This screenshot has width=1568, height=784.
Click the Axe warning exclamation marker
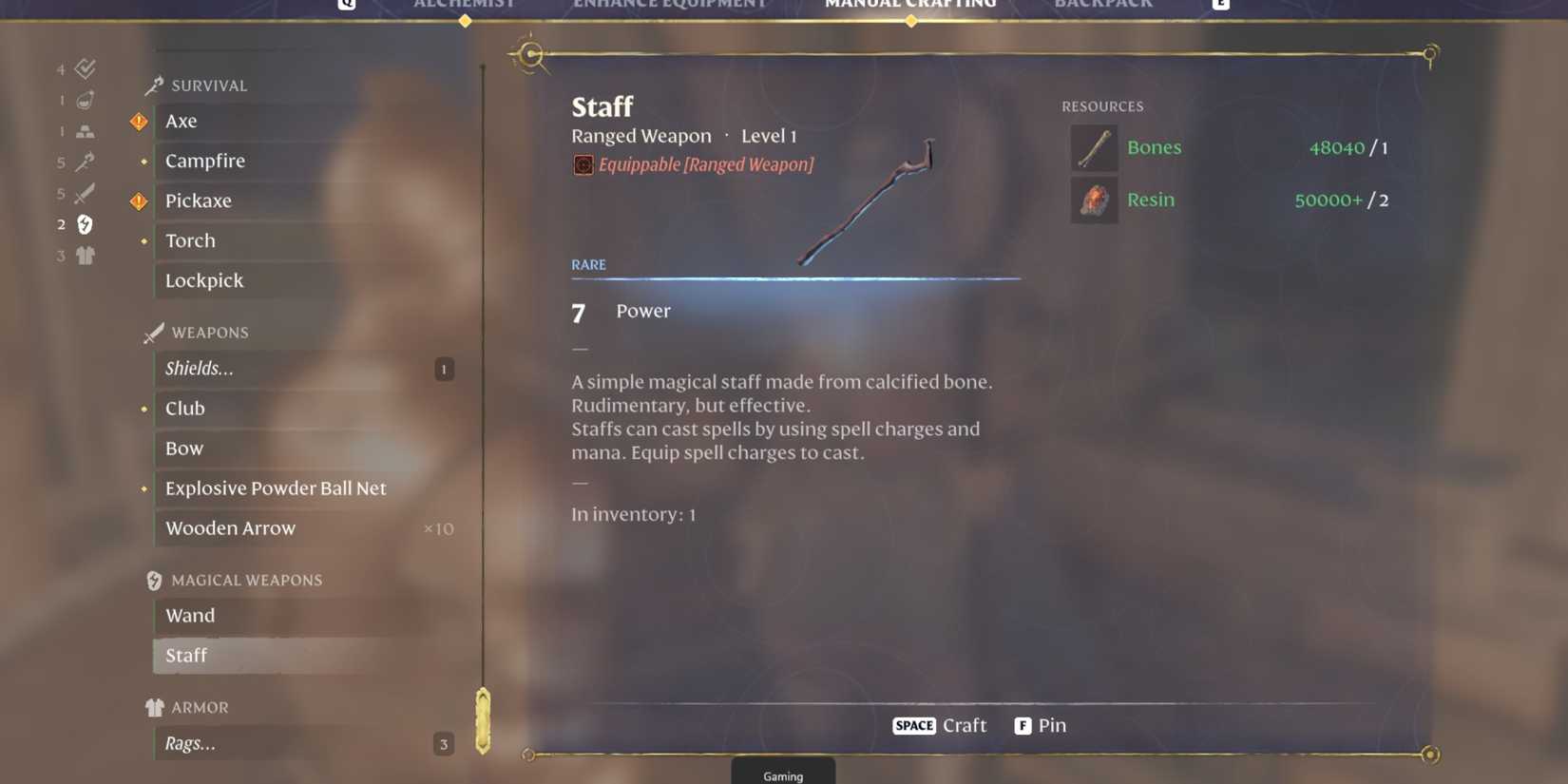139,121
